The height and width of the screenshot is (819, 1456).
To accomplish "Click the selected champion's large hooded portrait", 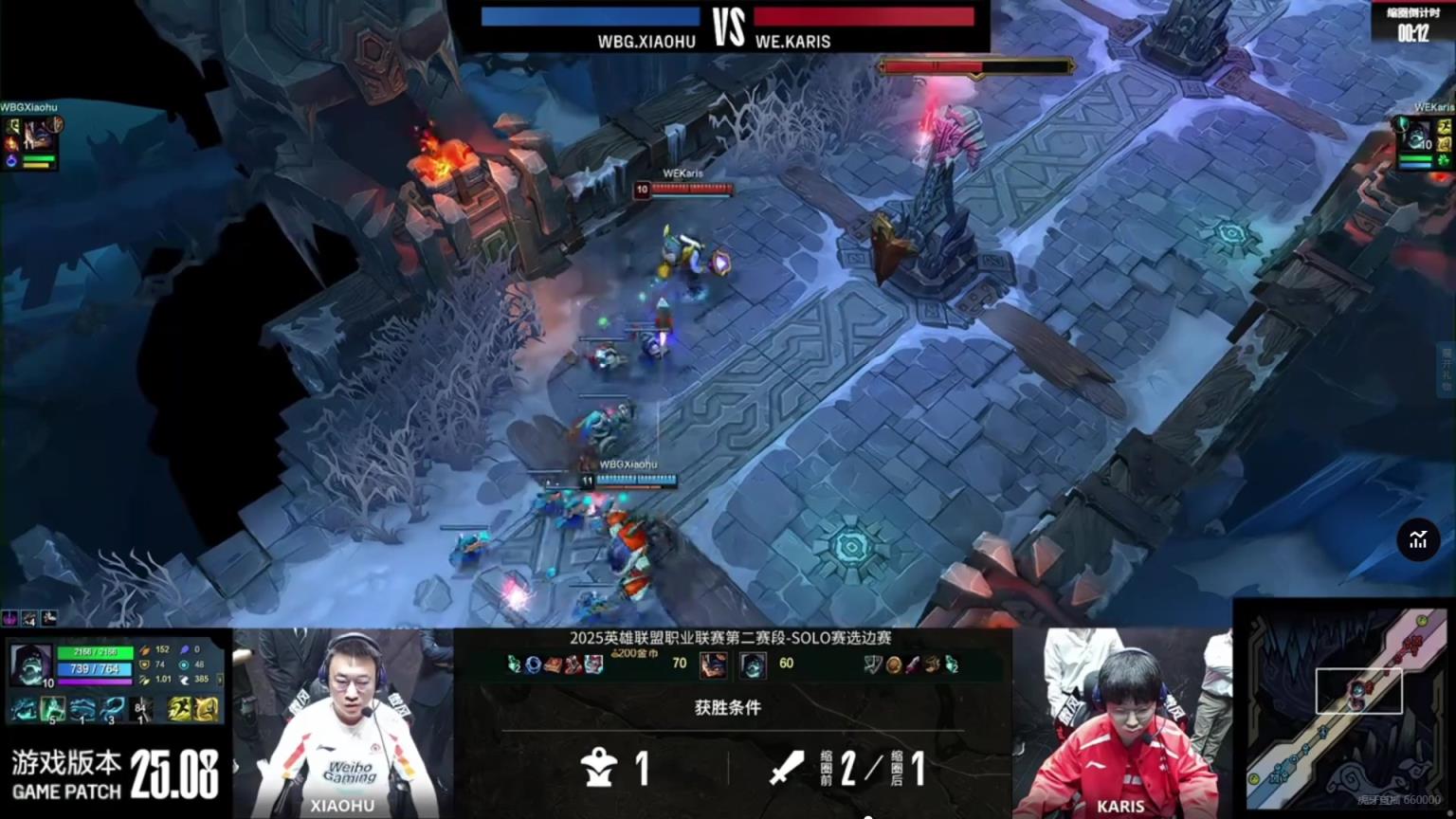I will pos(30,665).
